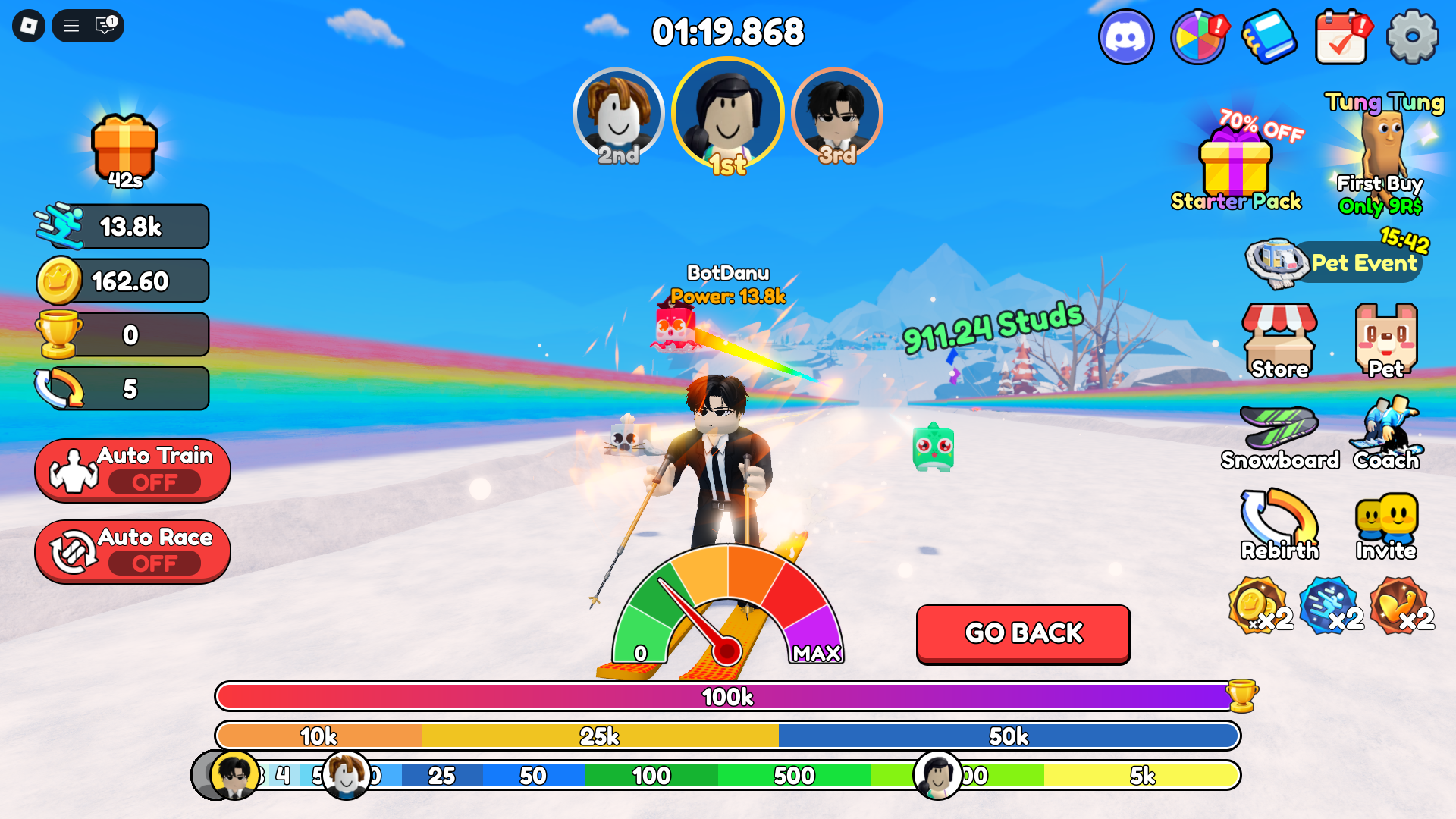Open the Coach menu

(x=1385, y=435)
